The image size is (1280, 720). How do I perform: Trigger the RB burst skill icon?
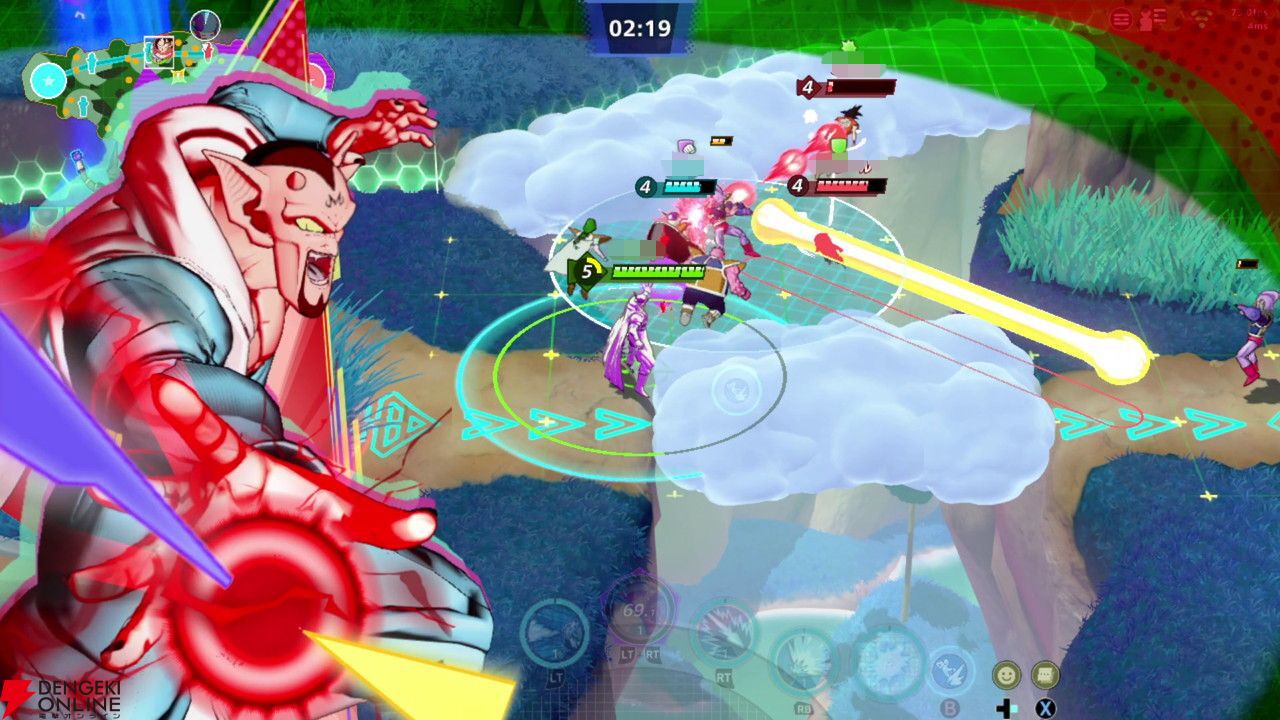click(x=803, y=660)
